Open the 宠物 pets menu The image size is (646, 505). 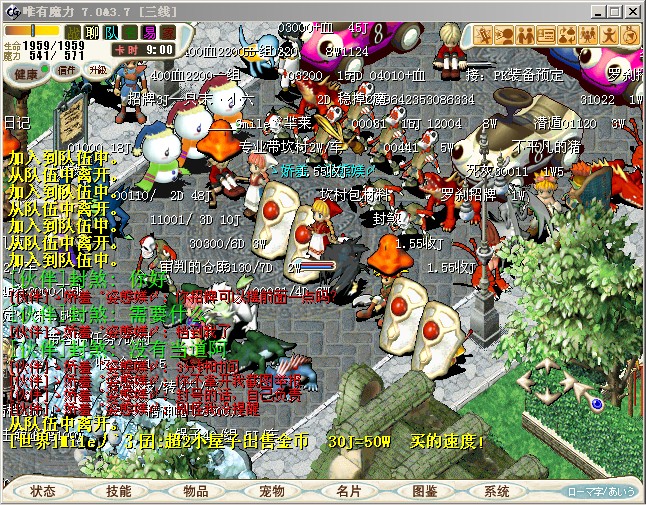click(272, 491)
